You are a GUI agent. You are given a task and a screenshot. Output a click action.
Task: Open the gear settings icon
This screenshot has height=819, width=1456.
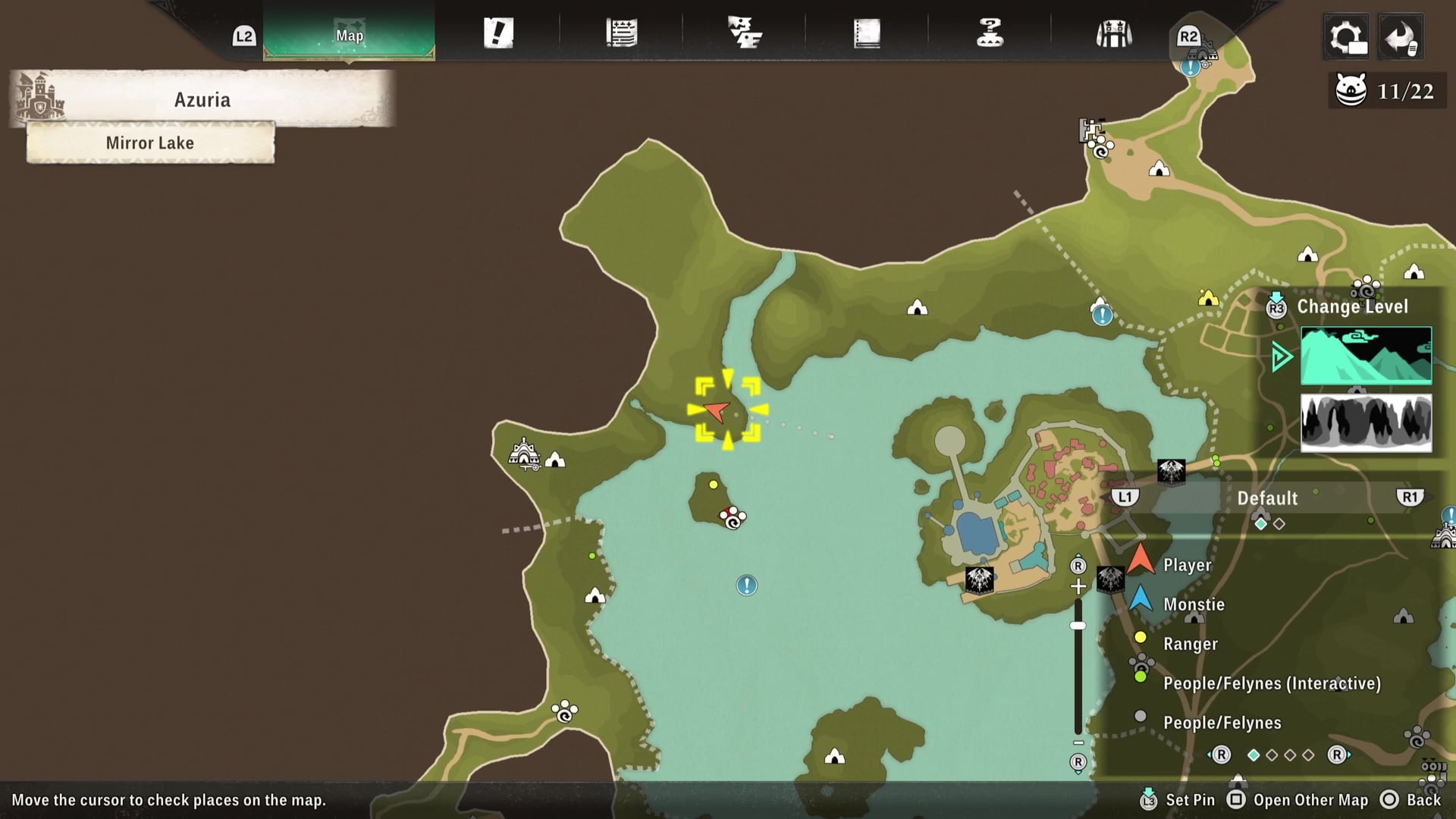(1347, 36)
